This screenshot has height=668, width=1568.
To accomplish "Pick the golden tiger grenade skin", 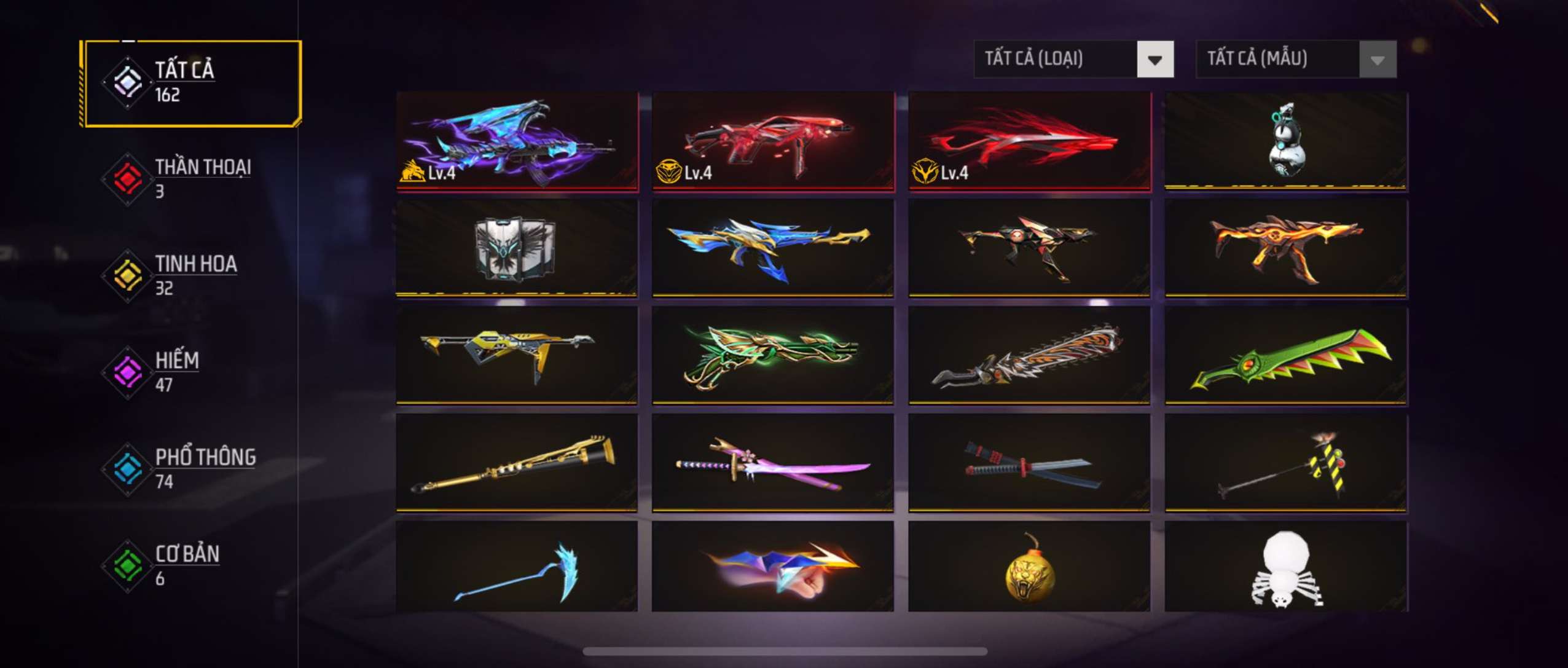I will 1029,567.
